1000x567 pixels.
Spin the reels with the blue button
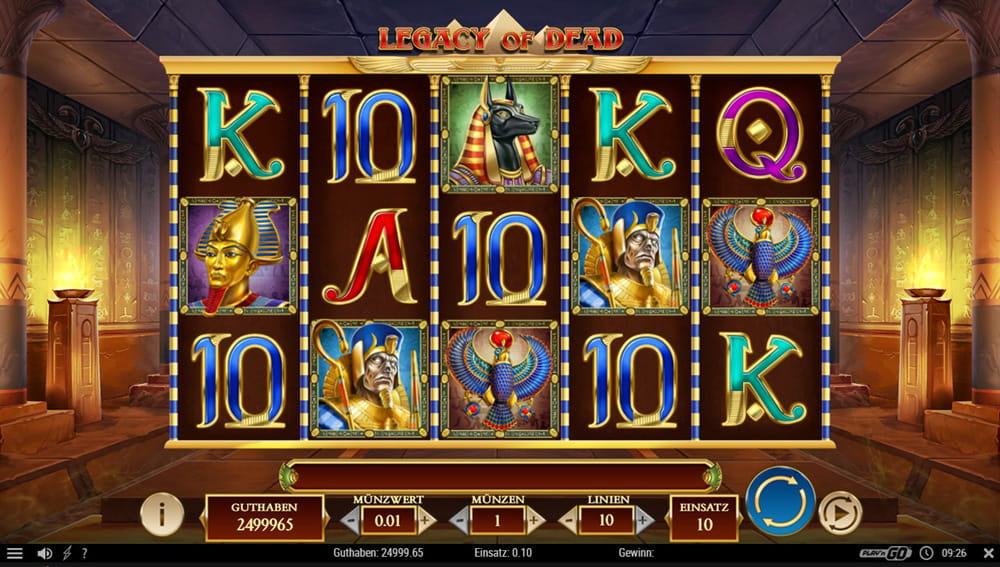780,501
